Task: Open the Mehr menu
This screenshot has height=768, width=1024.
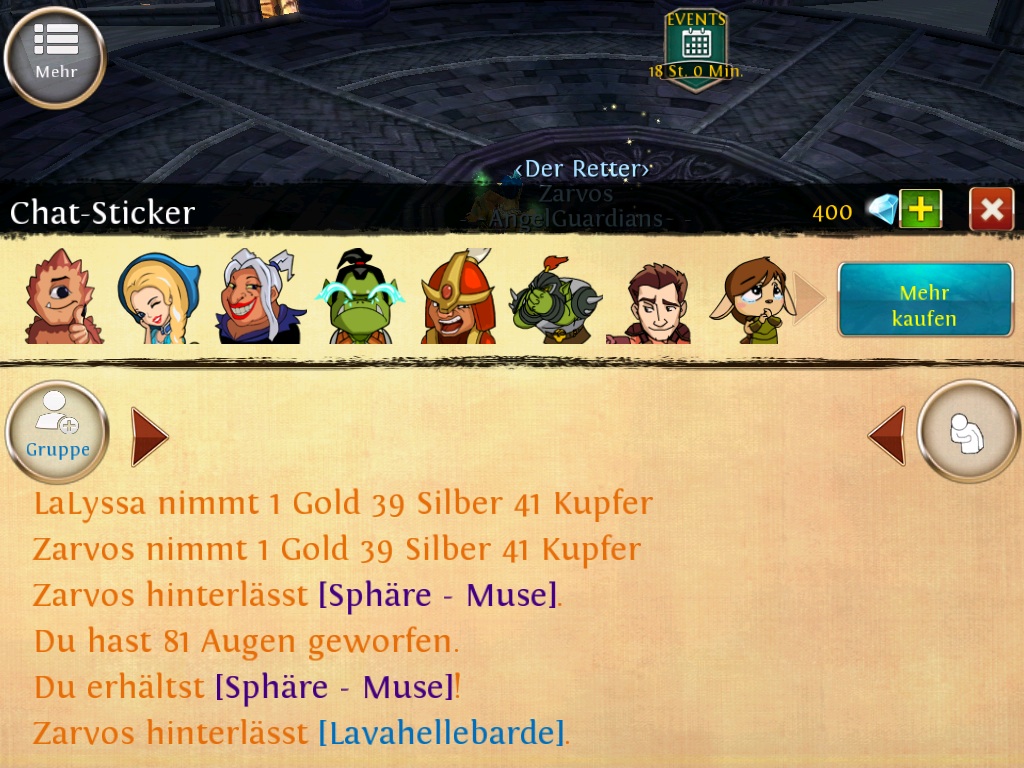Action: (55, 56)
